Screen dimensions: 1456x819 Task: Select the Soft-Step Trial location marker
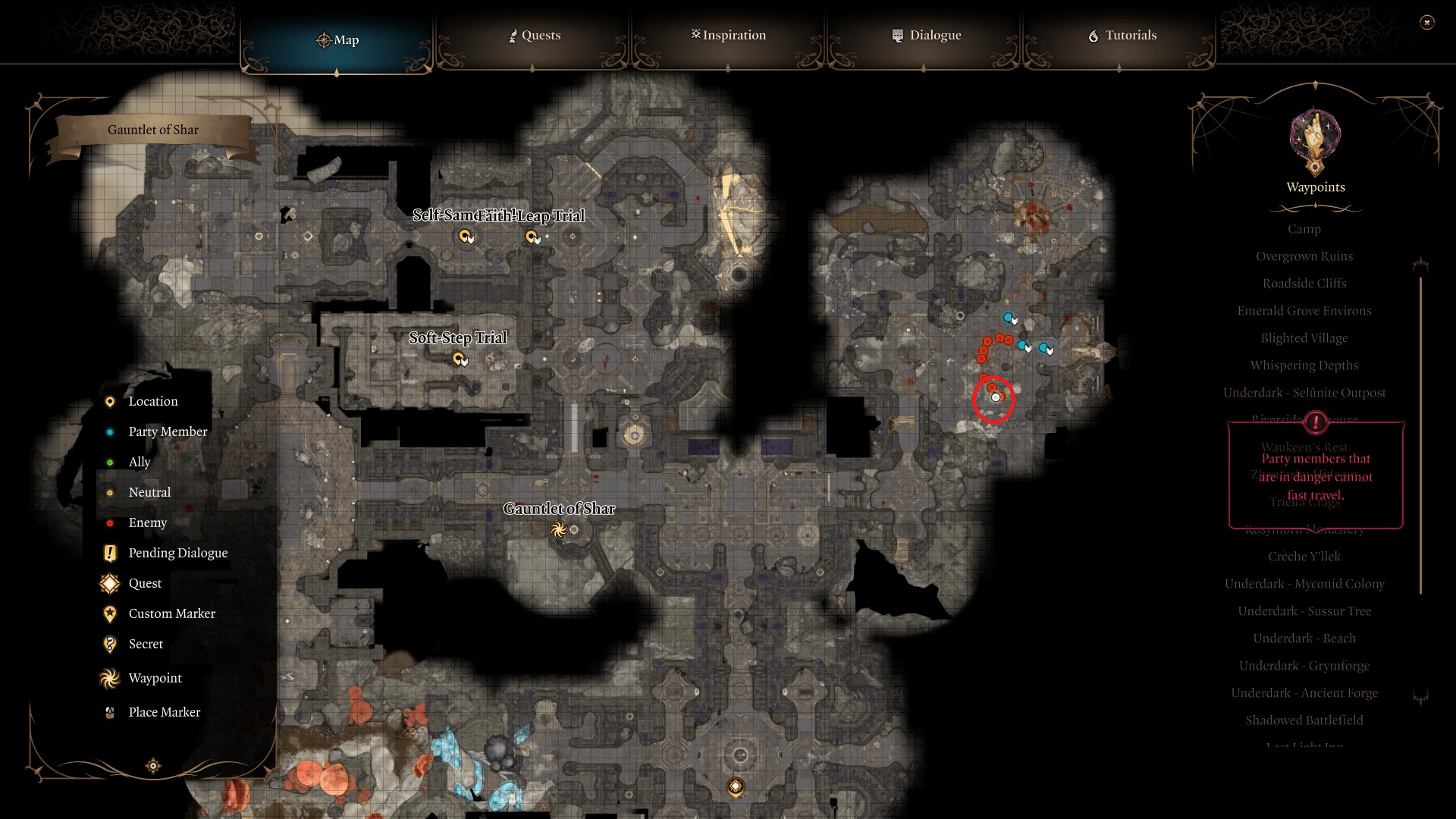coord(459,359)
